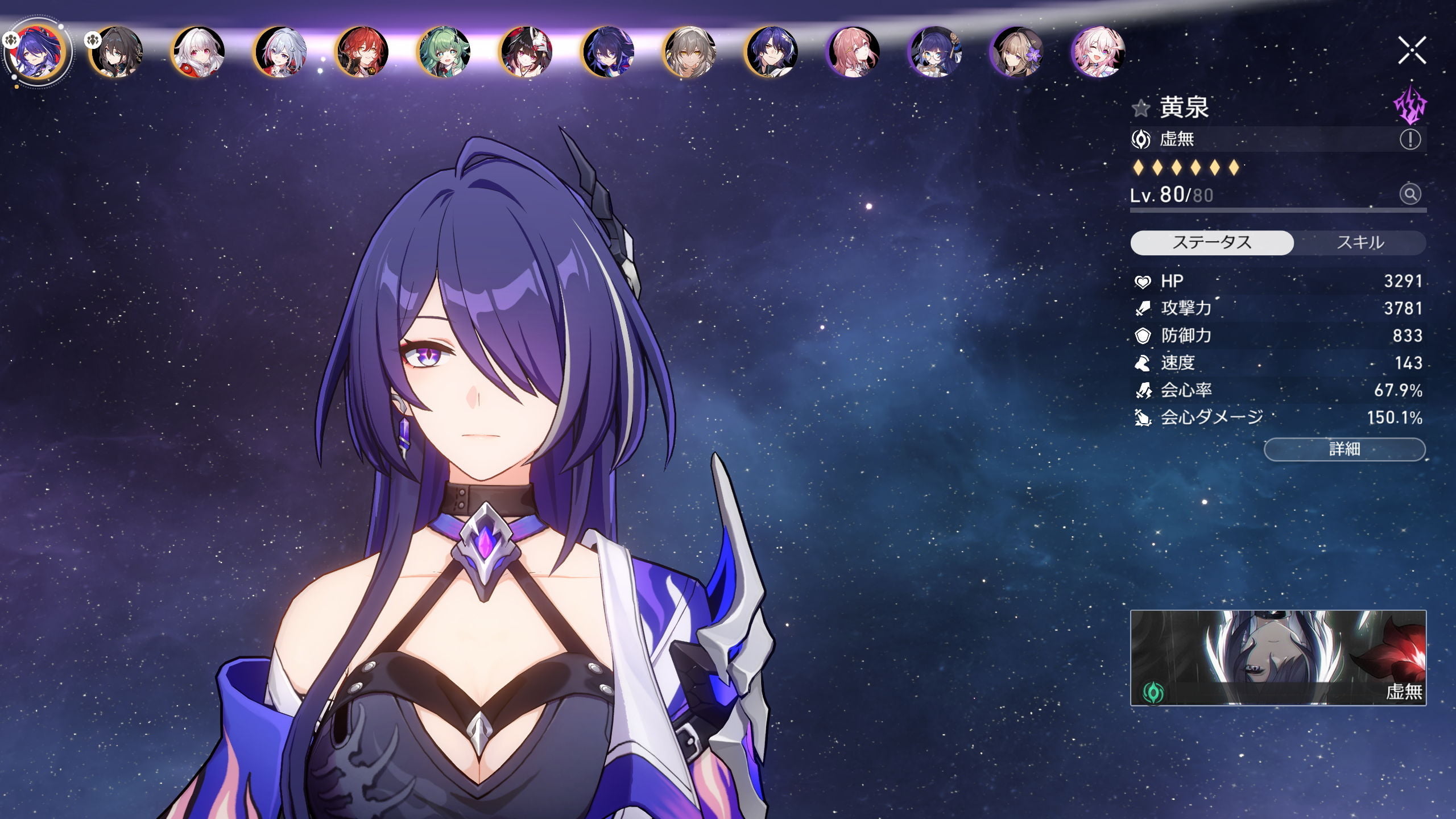Toggle the favorite star beside 黄泉
This screenshot has height=819, width=1456.
1141,108
